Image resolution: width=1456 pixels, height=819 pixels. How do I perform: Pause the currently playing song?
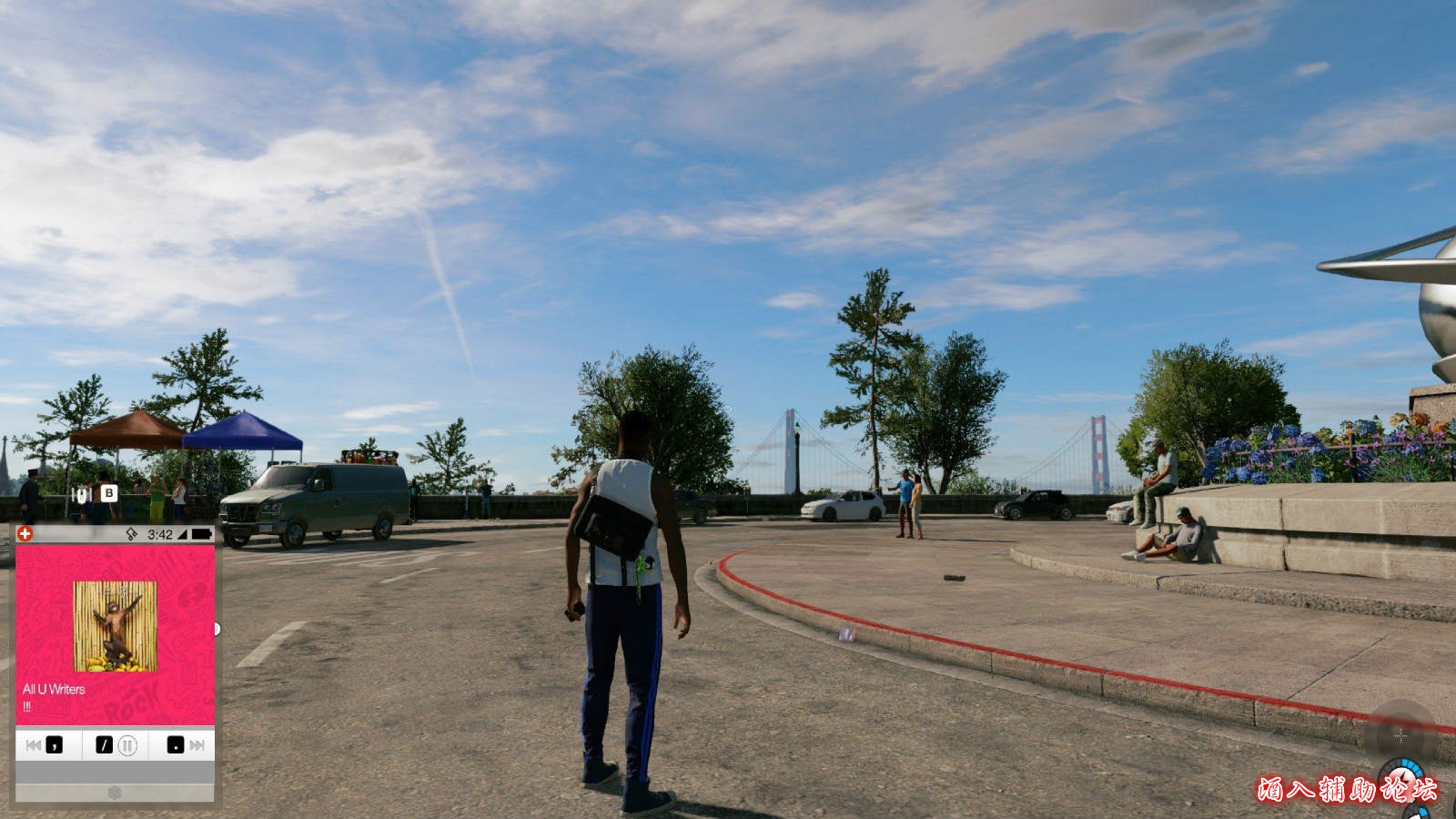[127, 745]
